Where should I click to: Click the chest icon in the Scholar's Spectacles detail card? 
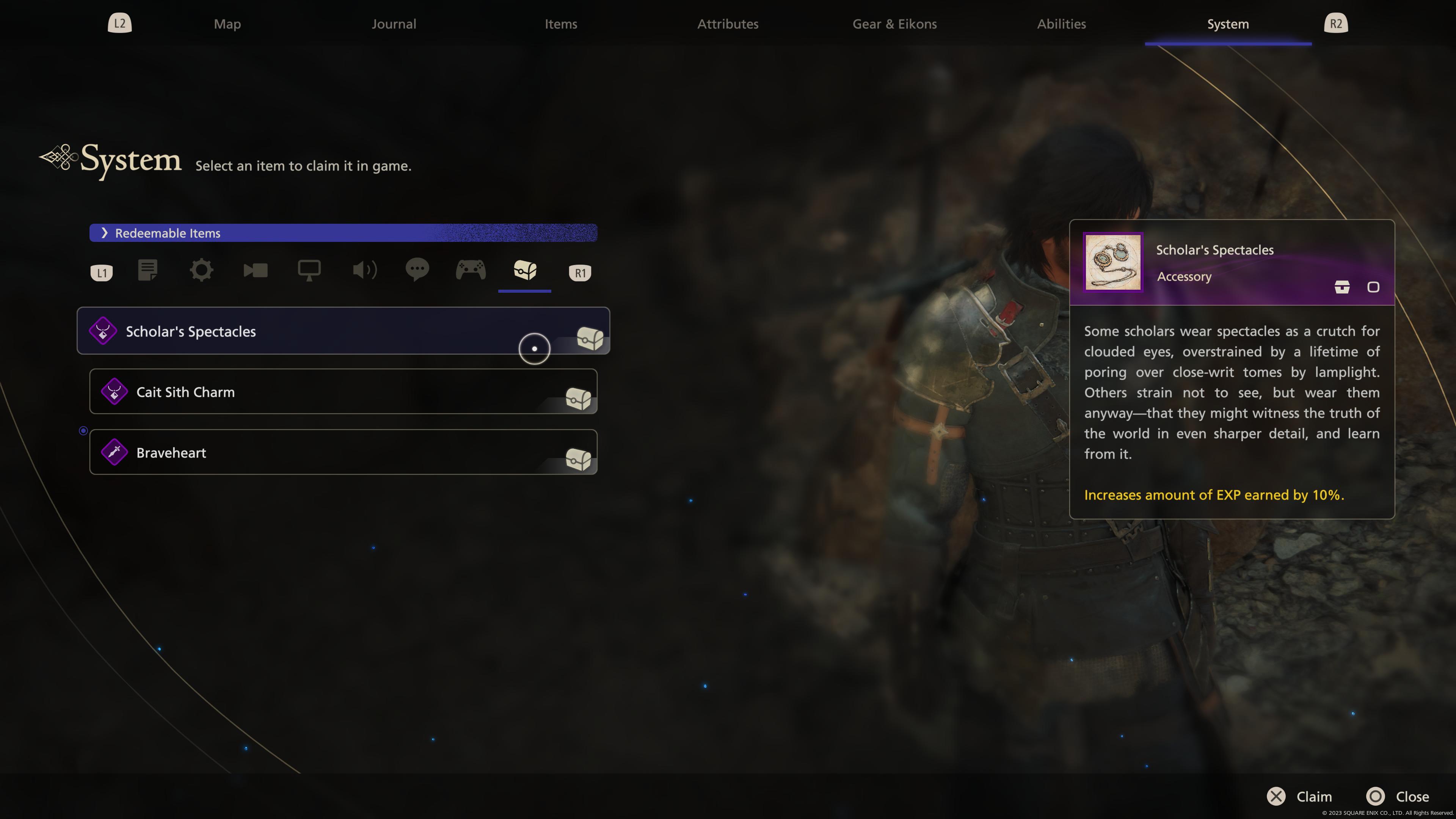(1342, 287)
